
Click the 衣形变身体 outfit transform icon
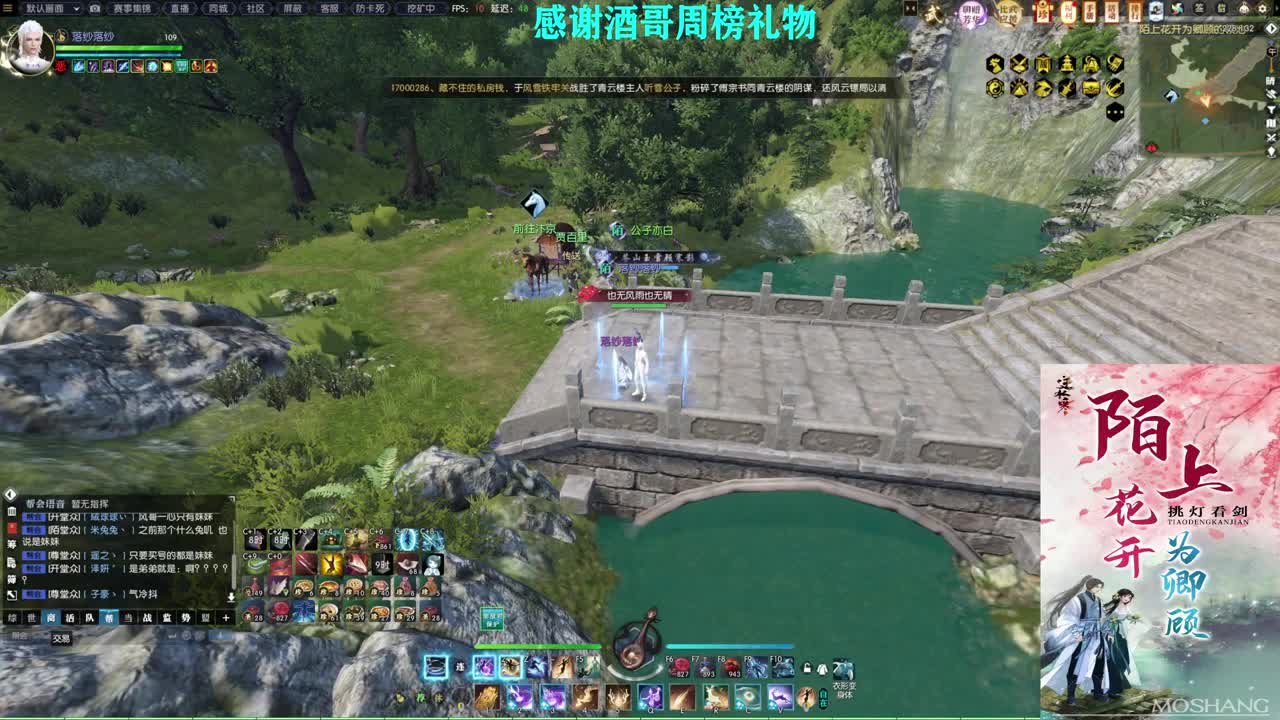pyautogui.click(x=843, y=670)
